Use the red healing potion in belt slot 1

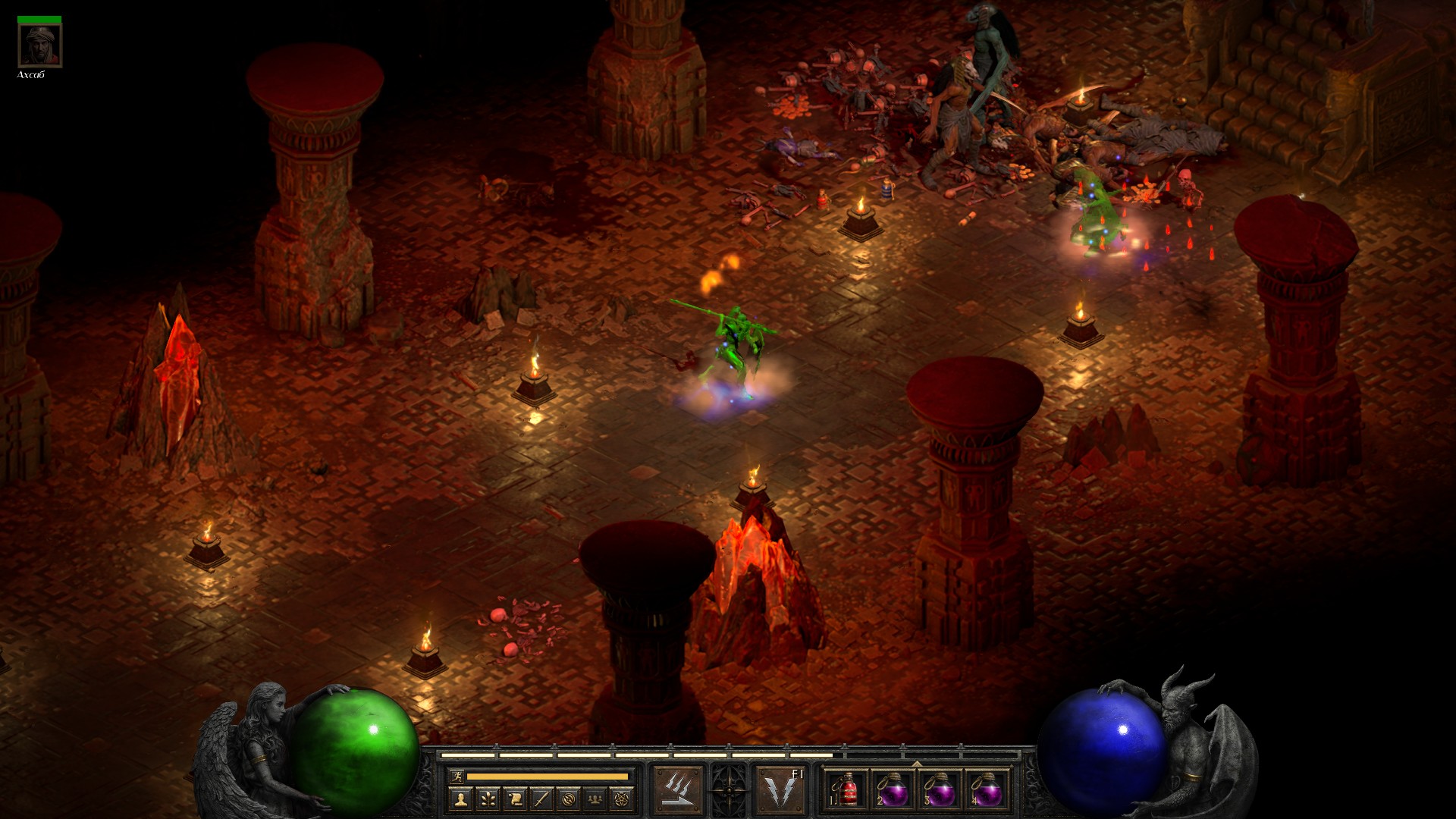coord(847,789)
